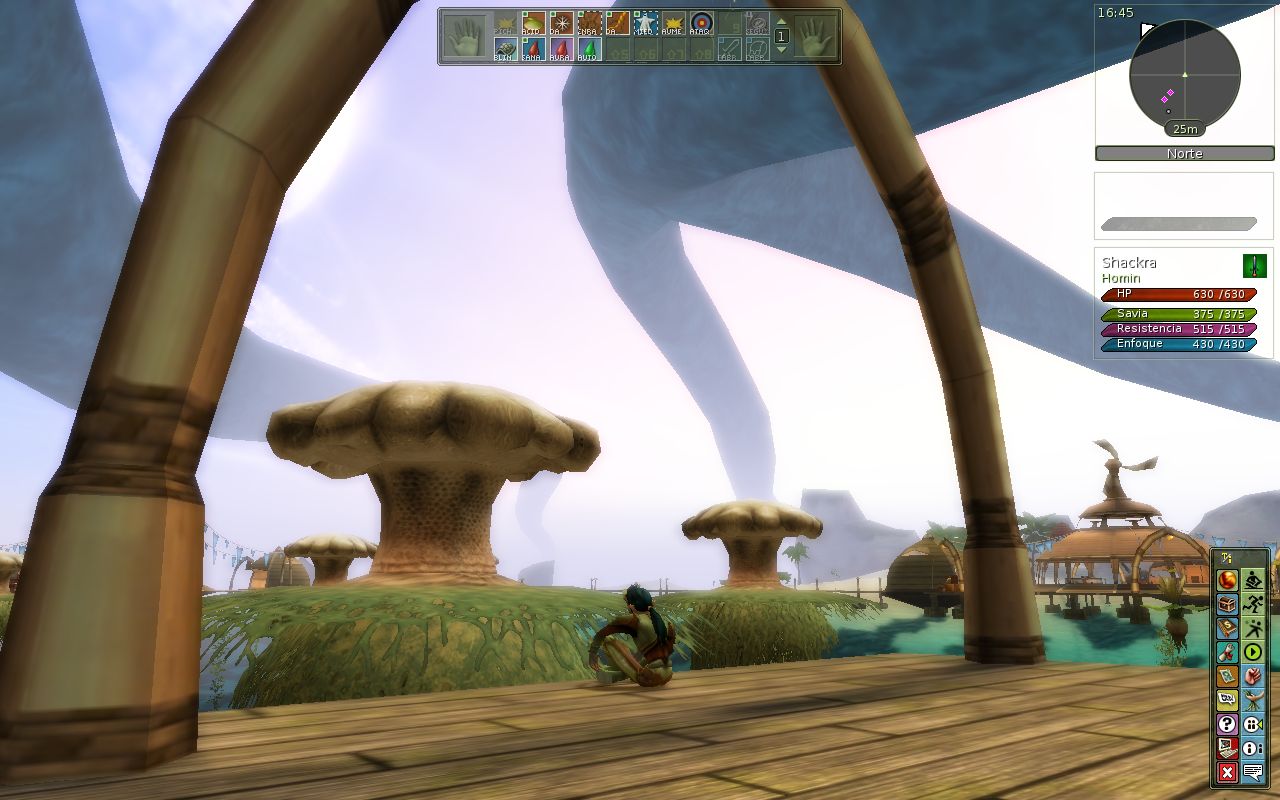Toggle run mode with running figure icon
This screenshot has width=1280, height=800.
[1253, 604]
